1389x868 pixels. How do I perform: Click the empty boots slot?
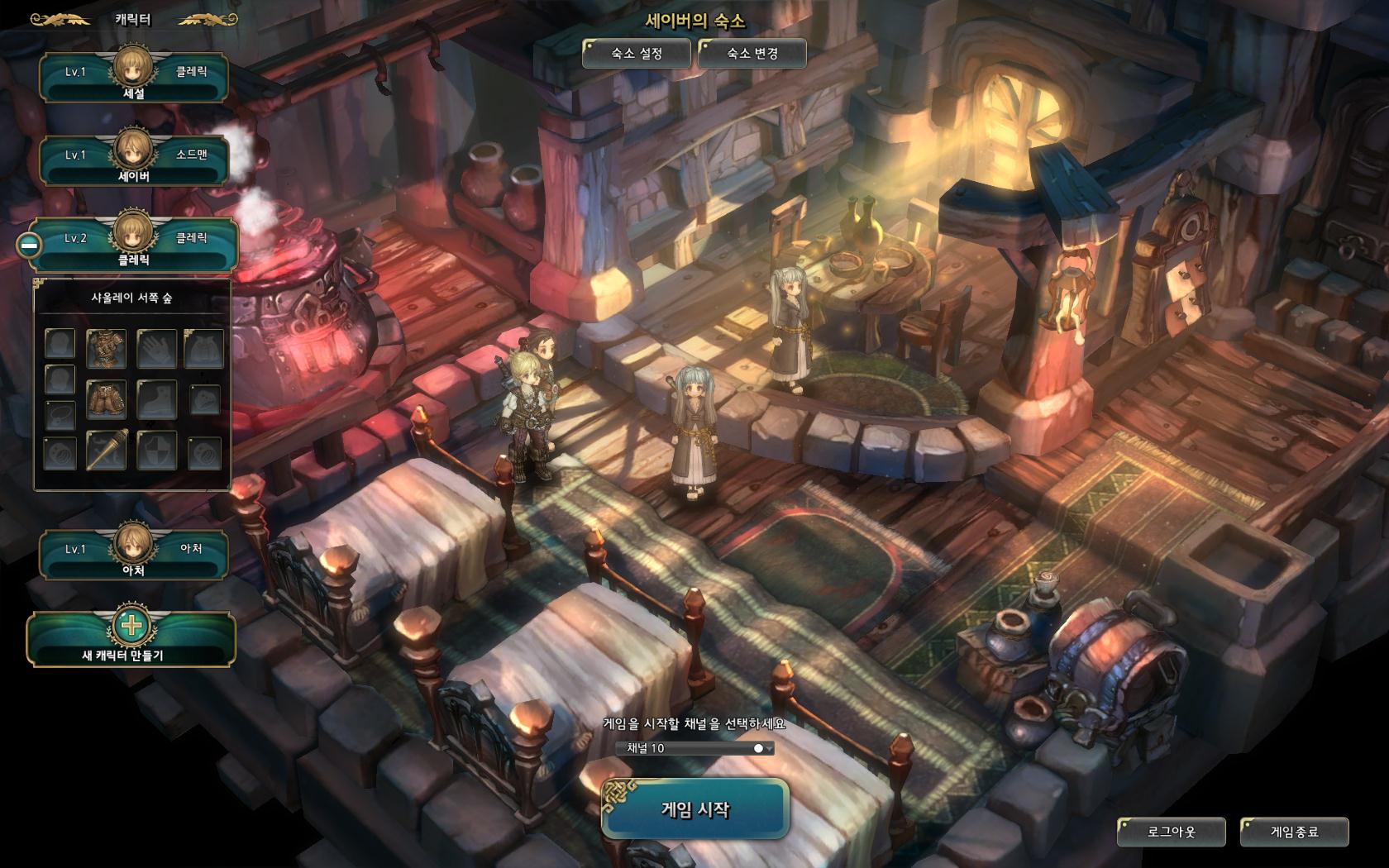156,399
